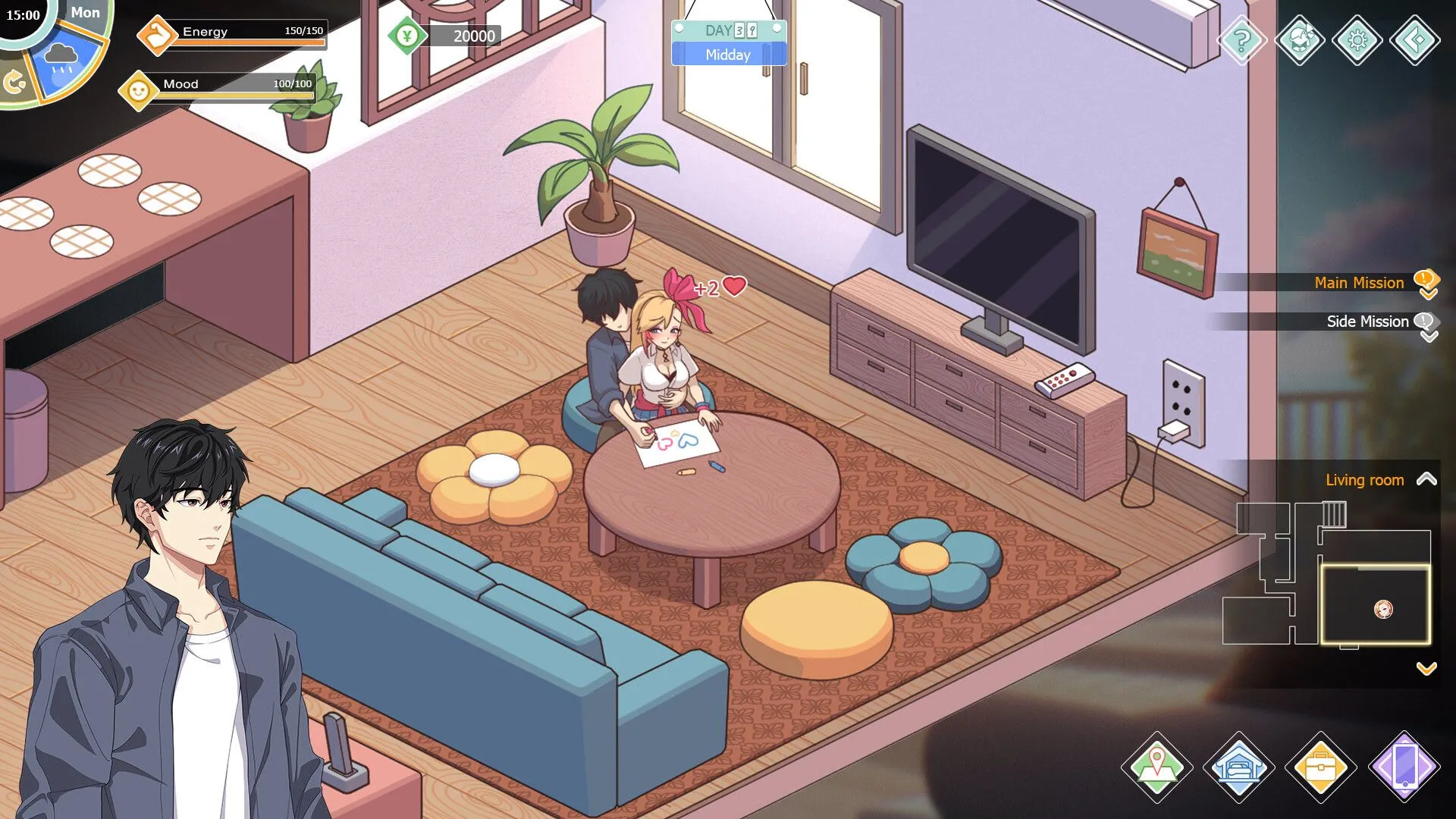This screenshot has height=819, width=1456.
Task: Open the help (question mark) icon
Action: tap(1242, 42)
